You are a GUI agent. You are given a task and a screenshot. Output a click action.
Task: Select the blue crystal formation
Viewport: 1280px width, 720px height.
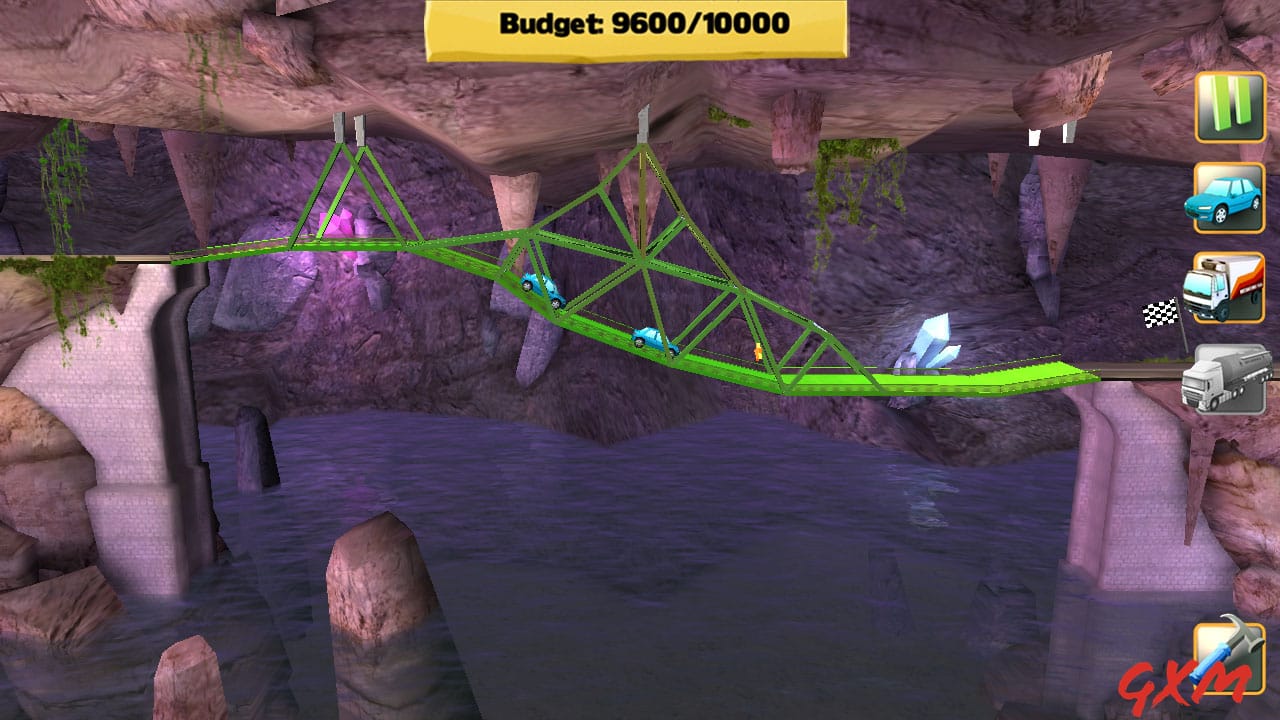coord(930,340)
